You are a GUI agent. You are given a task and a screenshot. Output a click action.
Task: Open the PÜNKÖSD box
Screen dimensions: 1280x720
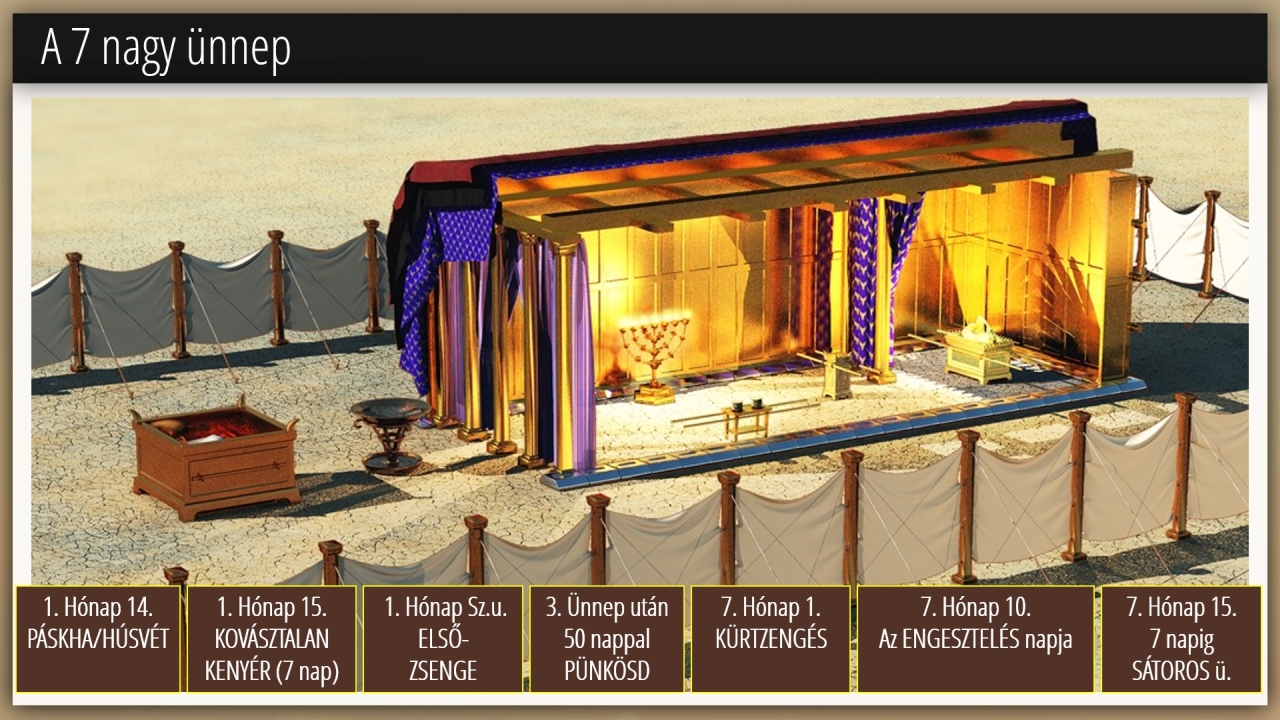tap(607, 639)
